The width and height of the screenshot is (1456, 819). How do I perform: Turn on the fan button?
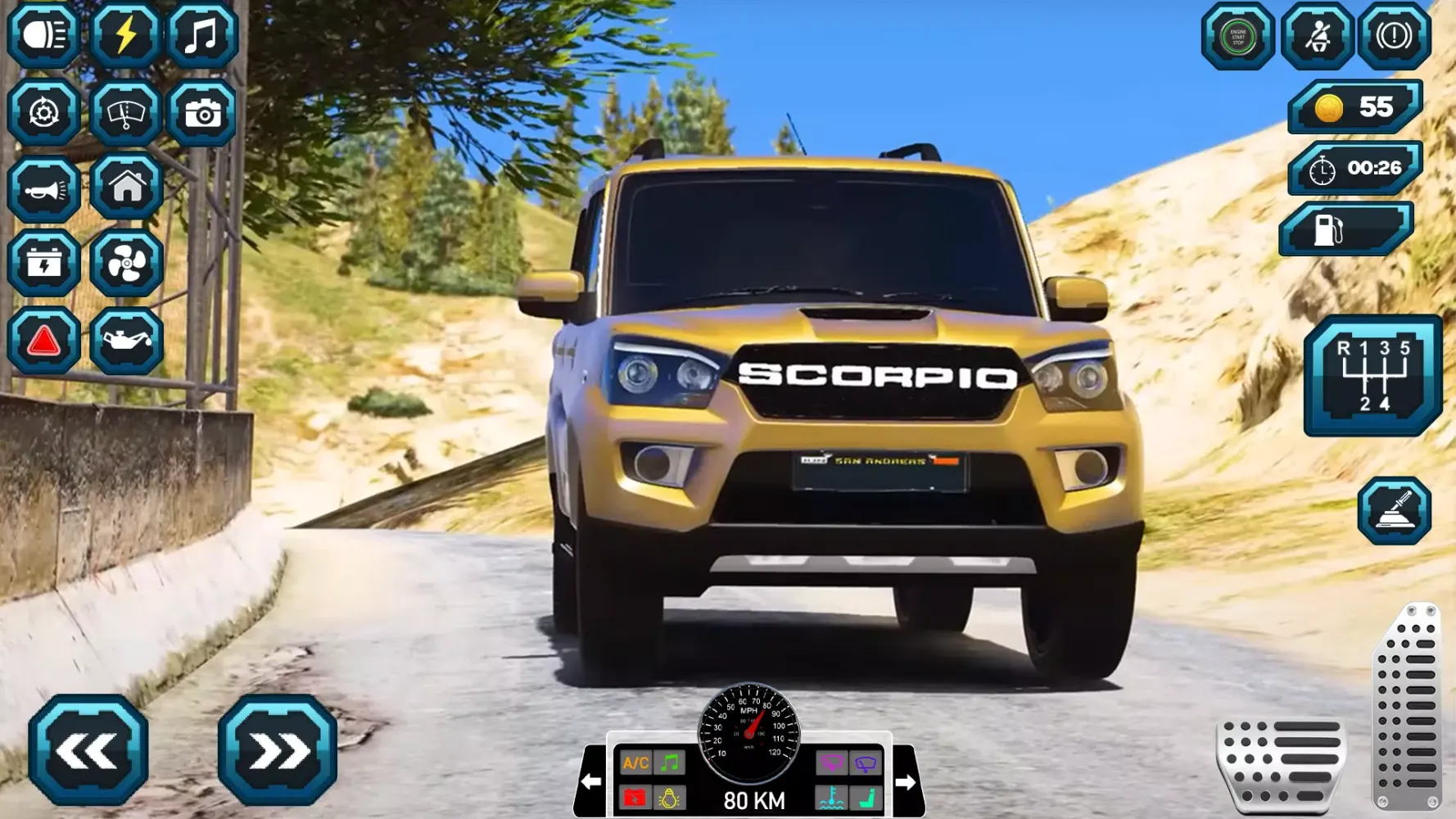click(x=127, y=263)
